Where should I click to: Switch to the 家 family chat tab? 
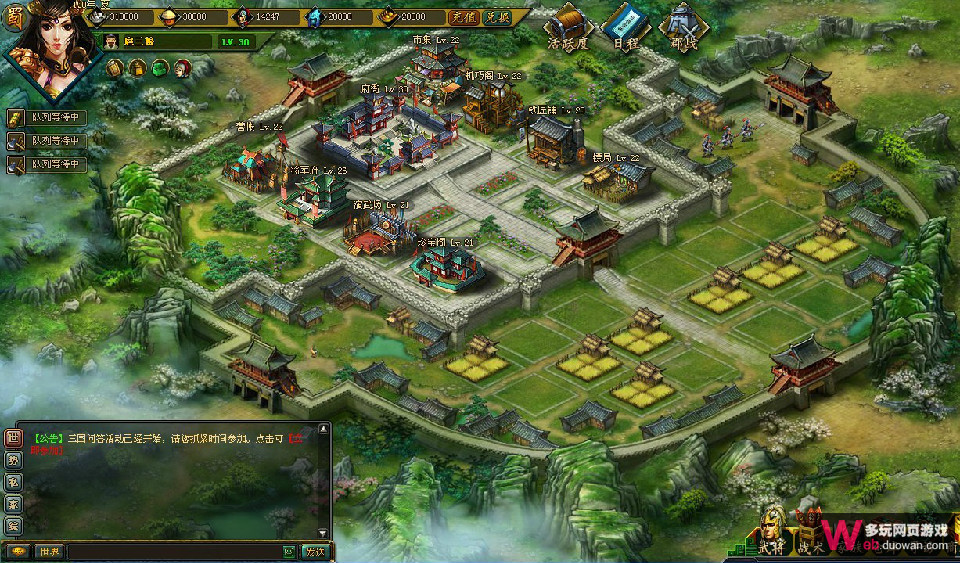[13, 503]
